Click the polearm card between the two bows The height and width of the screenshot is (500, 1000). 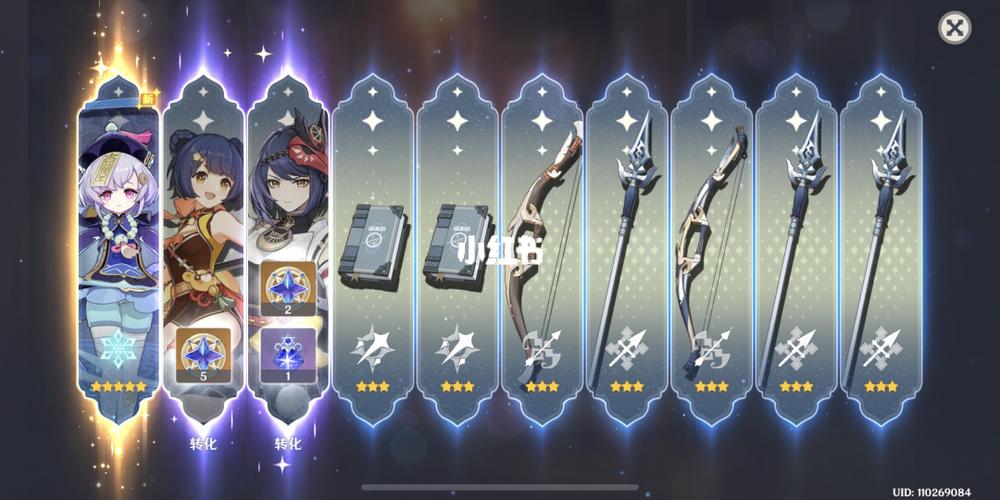[x=627, y=250]
